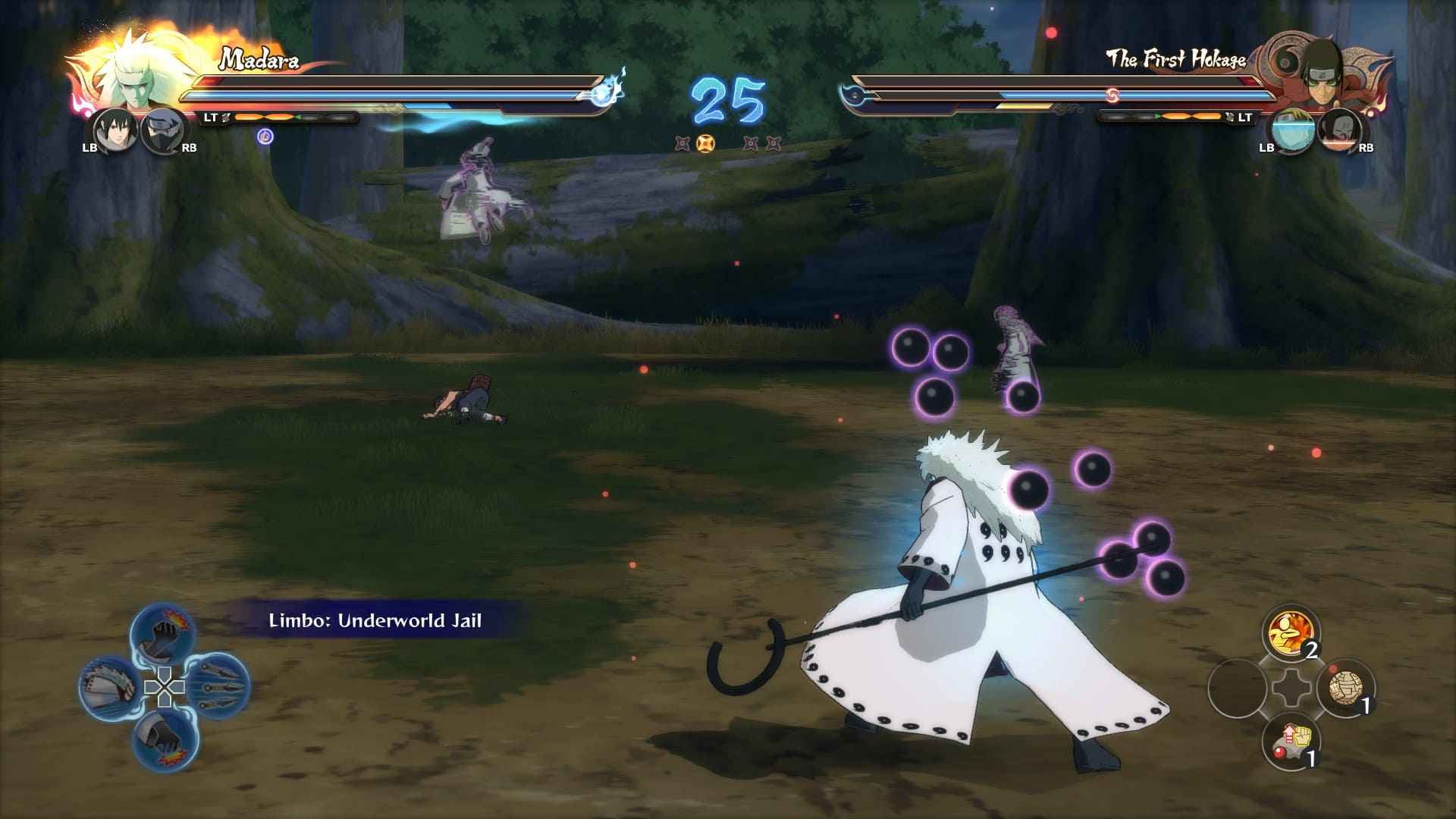Select the triple kunai throw icon
Image resolution: width=1456 pixels, height=819 pixels.
click(x=219, y=686)
